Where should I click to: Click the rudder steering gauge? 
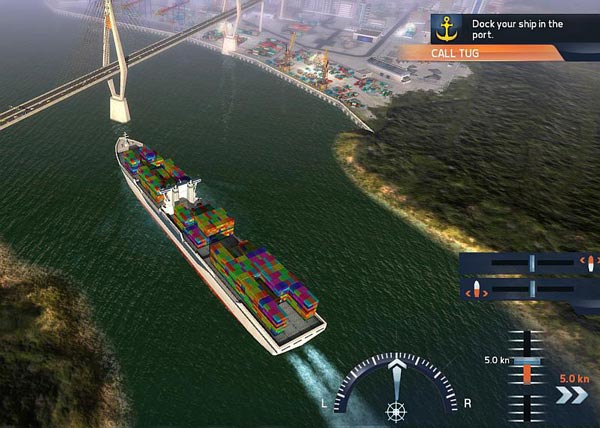point(396,385)
